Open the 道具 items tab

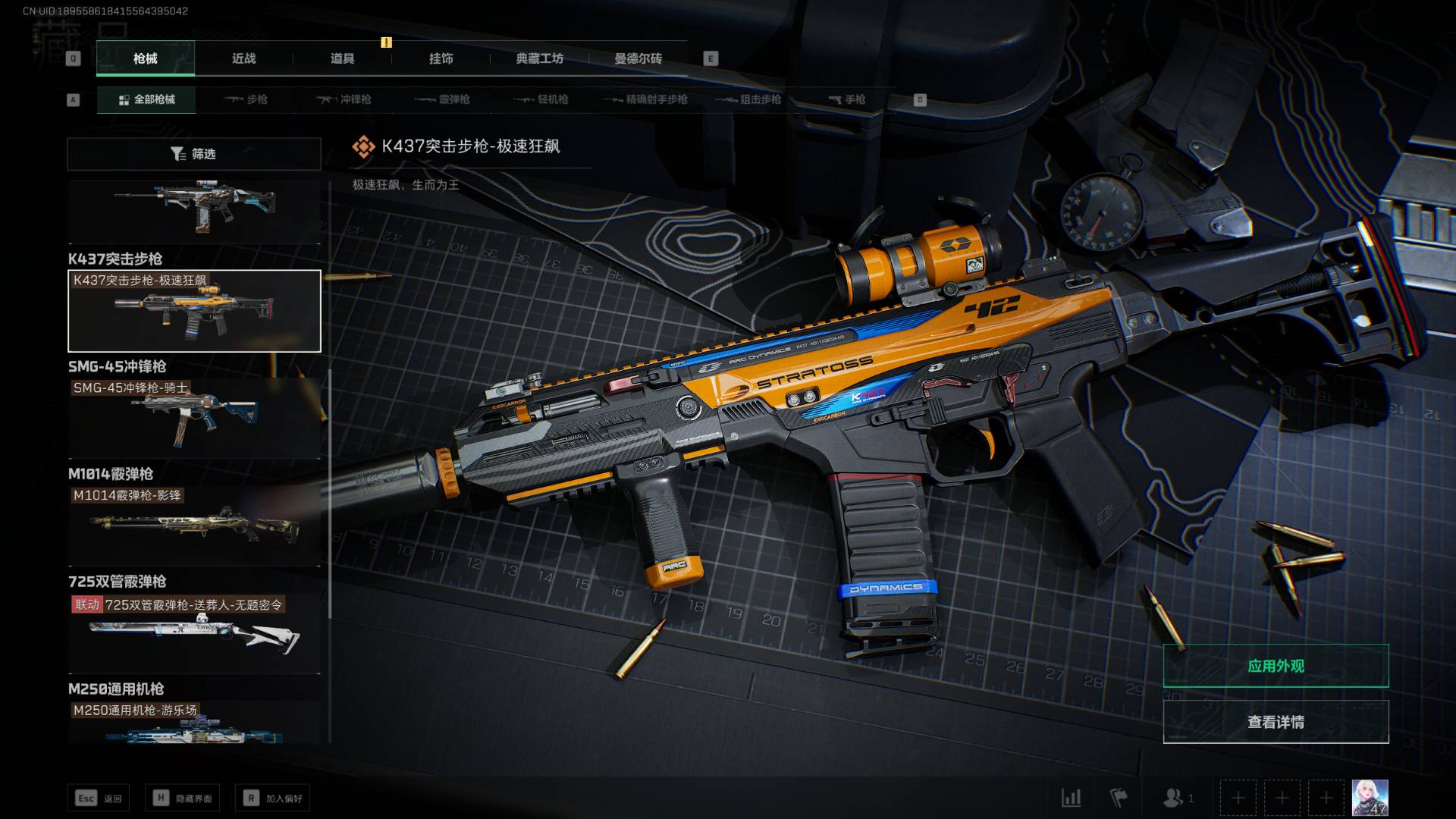coord(342,58)
